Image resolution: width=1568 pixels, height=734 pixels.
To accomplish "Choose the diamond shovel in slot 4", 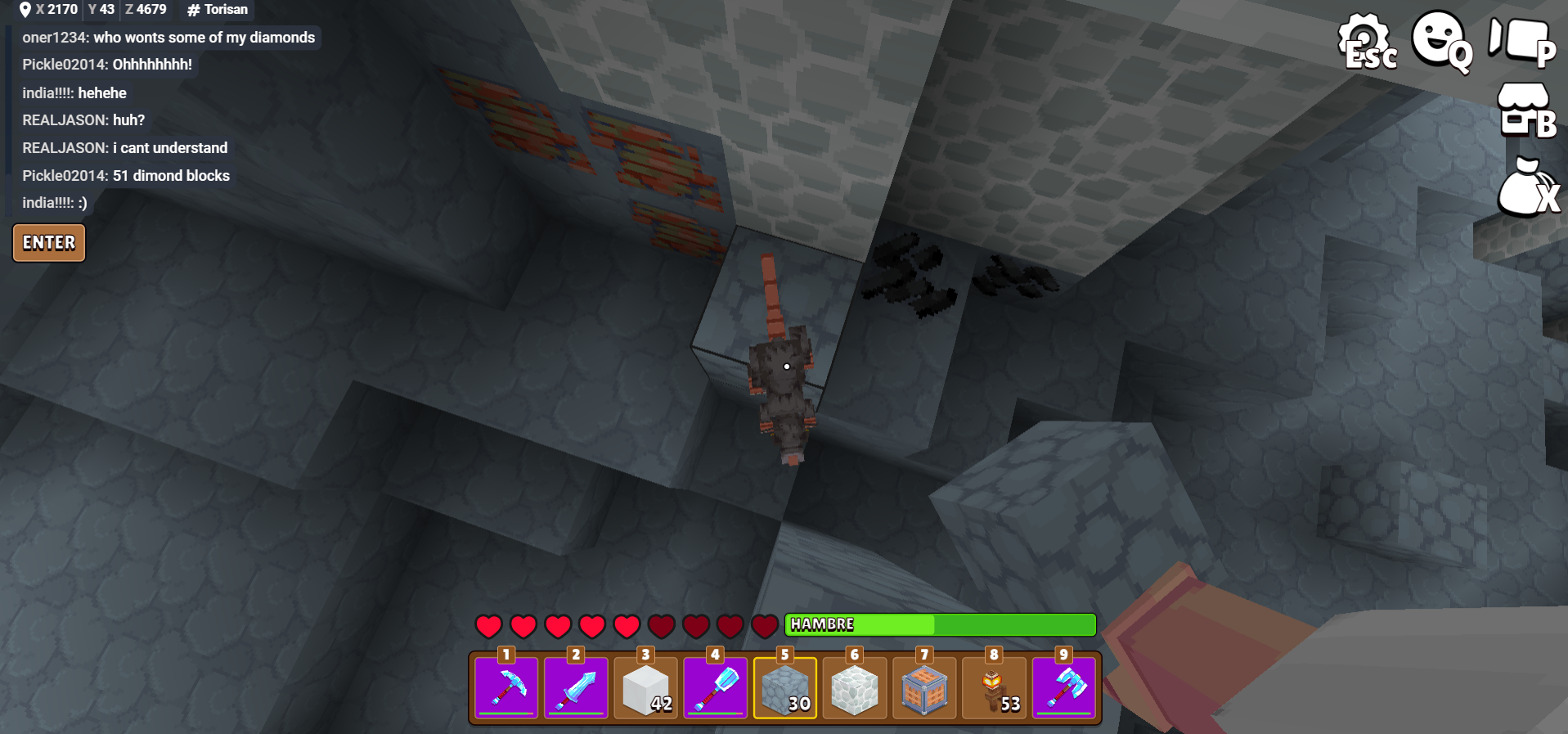I will tap(716, 687).
